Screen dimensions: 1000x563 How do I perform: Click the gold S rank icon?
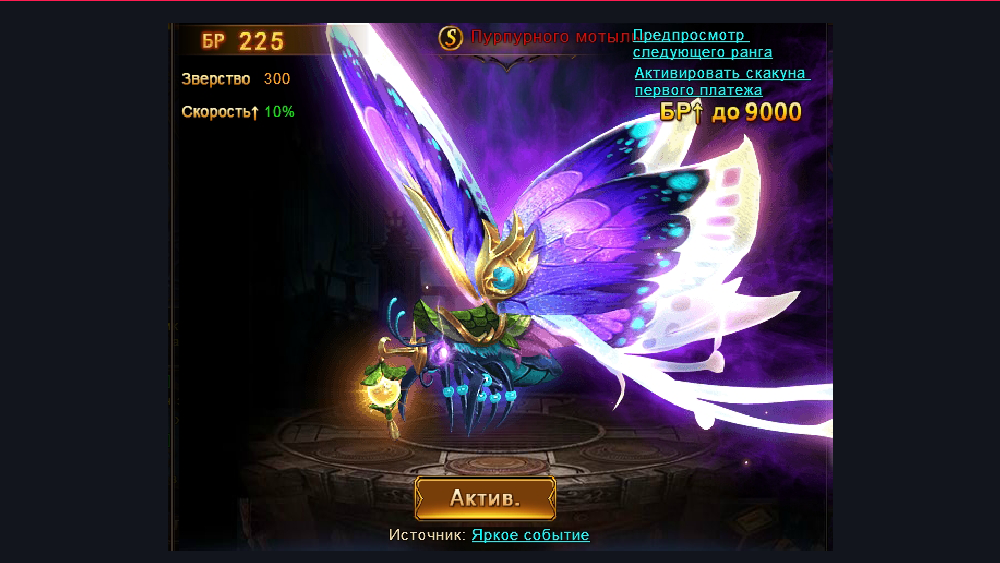pos(452,38)
